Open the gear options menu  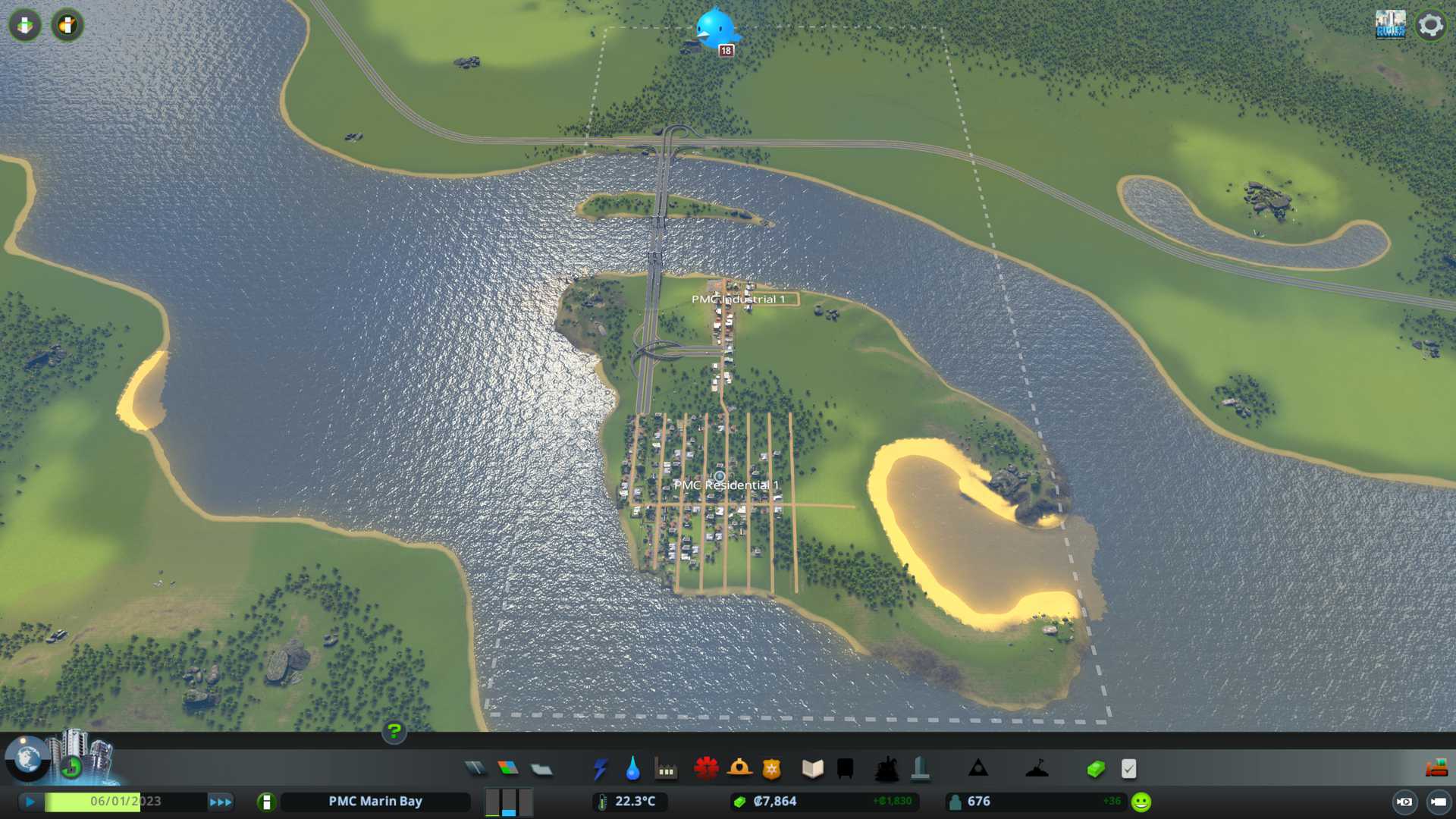point(1431,25)
